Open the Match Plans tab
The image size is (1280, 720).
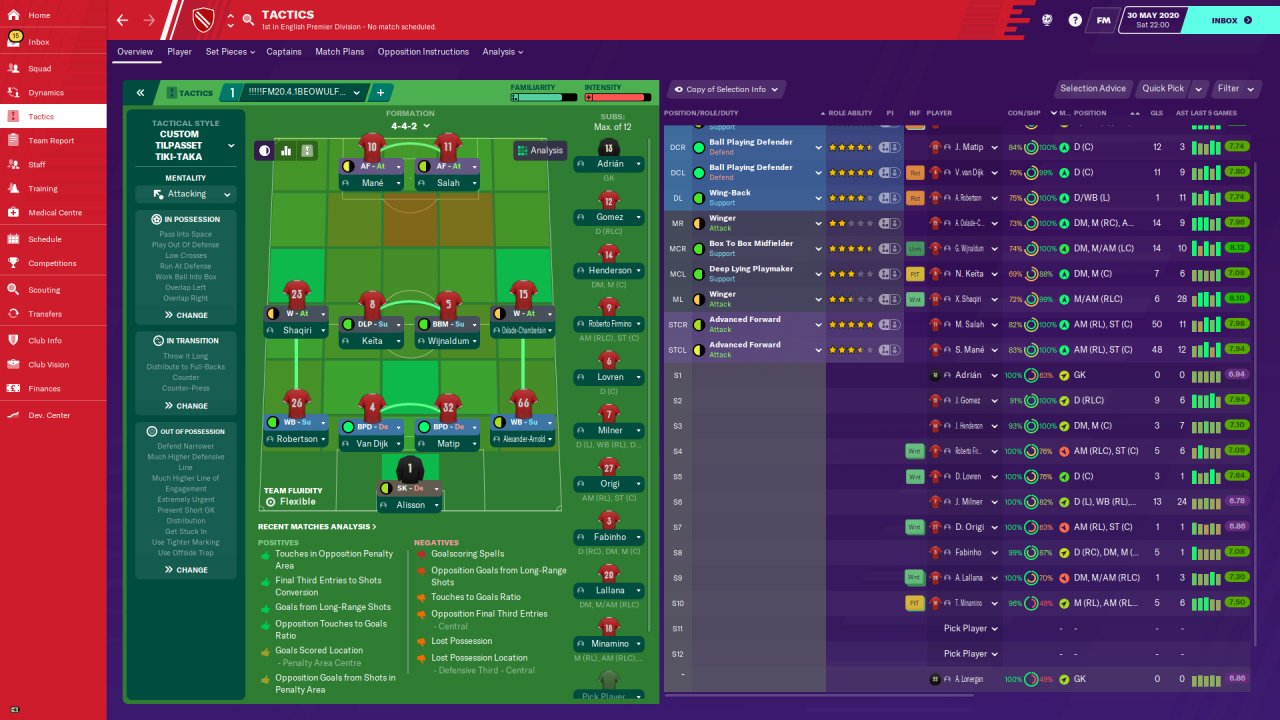tap(339, 52)
